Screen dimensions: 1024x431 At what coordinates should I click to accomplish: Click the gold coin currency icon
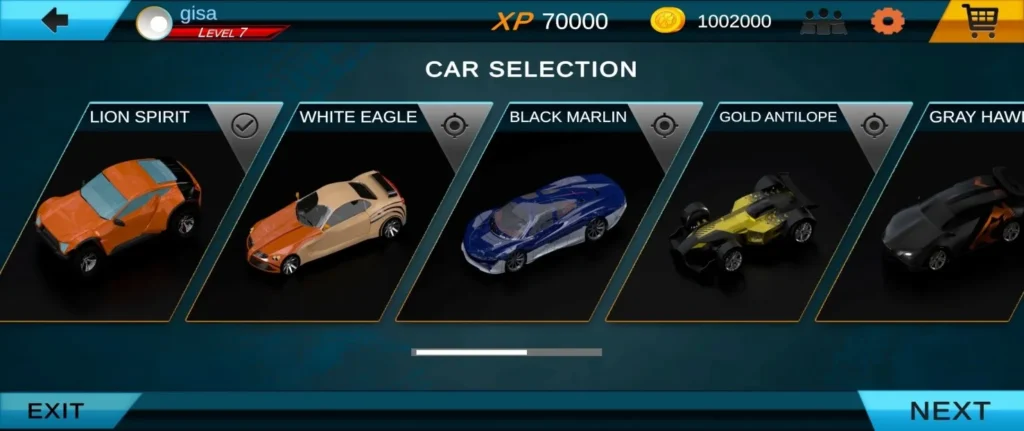pos(667,21)
